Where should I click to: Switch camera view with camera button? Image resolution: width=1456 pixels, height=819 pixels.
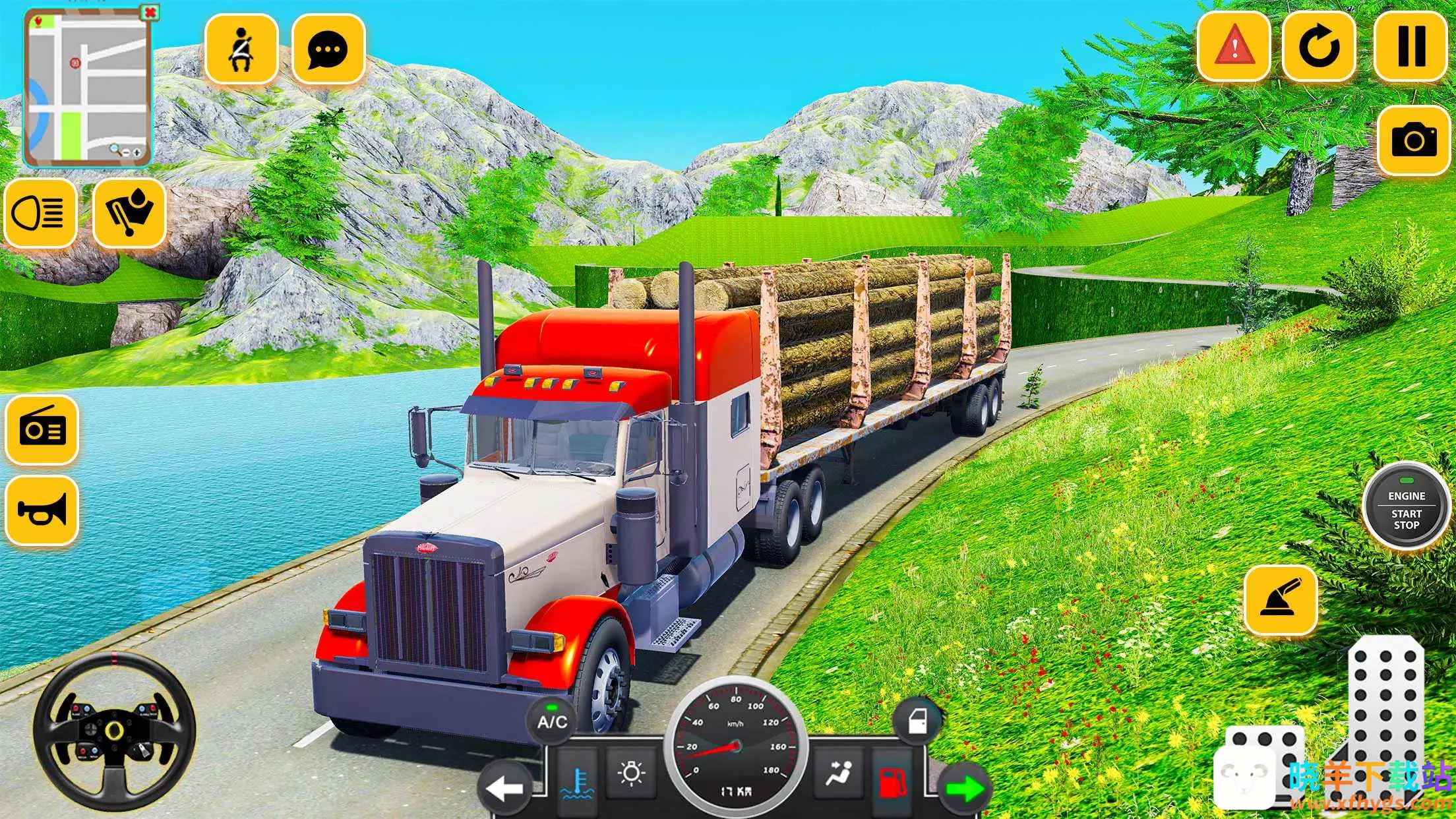point(1414,140)
